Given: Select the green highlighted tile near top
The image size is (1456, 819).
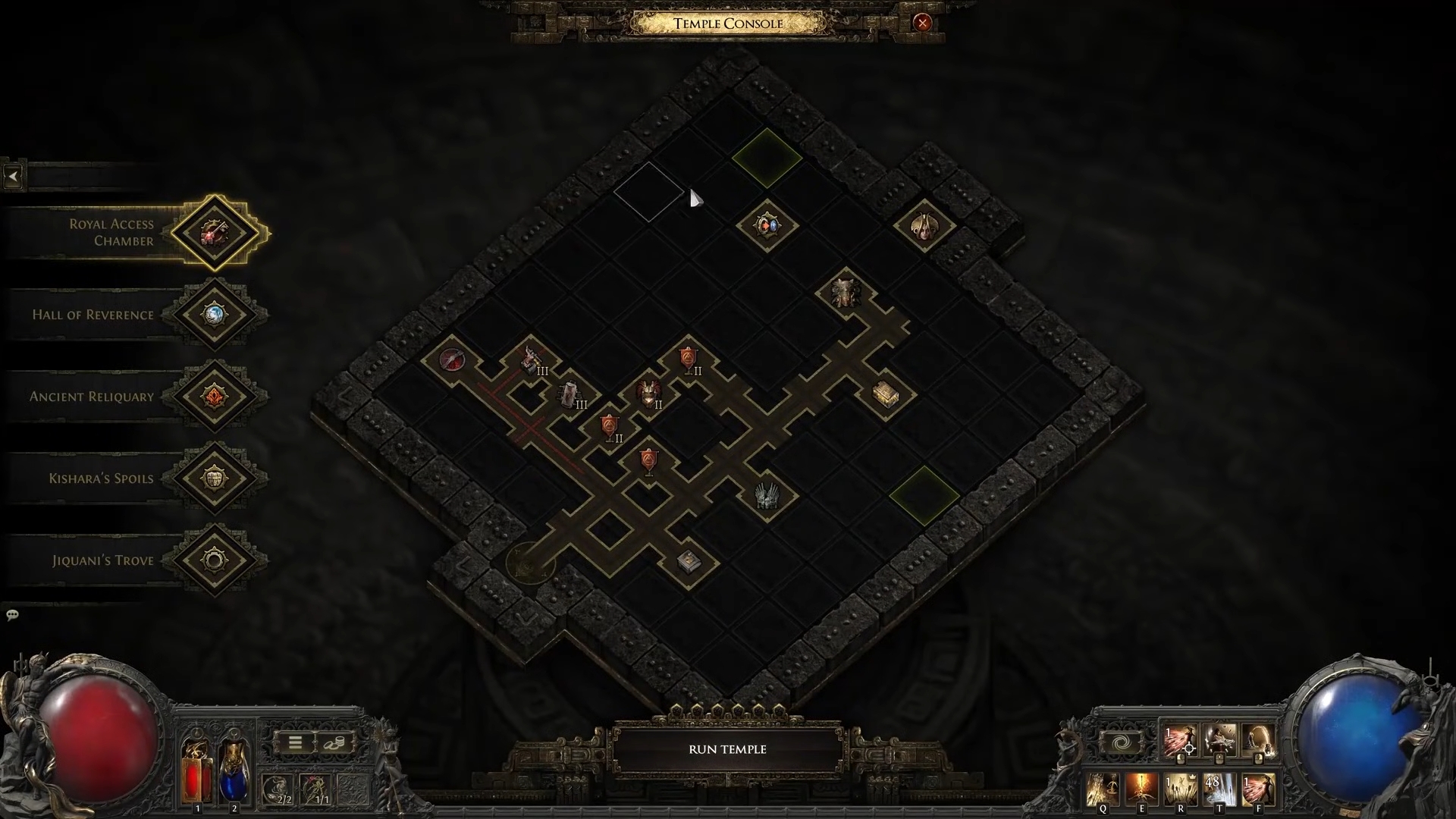Looking at the screenshot, I should (x=767, y=158).
